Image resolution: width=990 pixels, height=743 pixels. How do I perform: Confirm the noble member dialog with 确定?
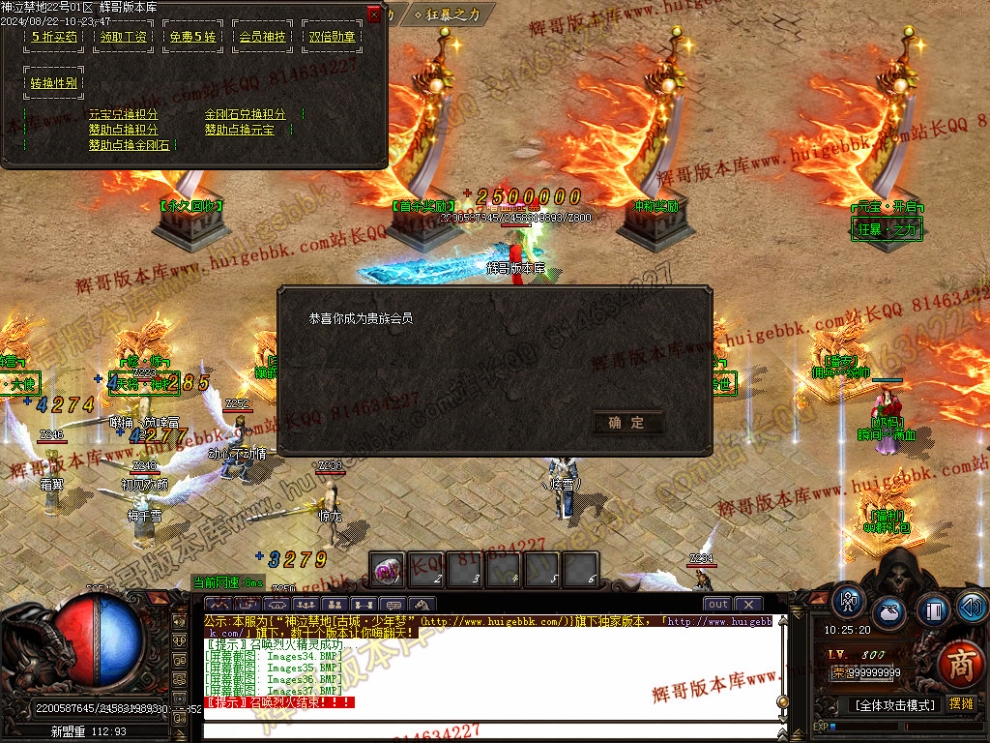click(x=627, y=423)
